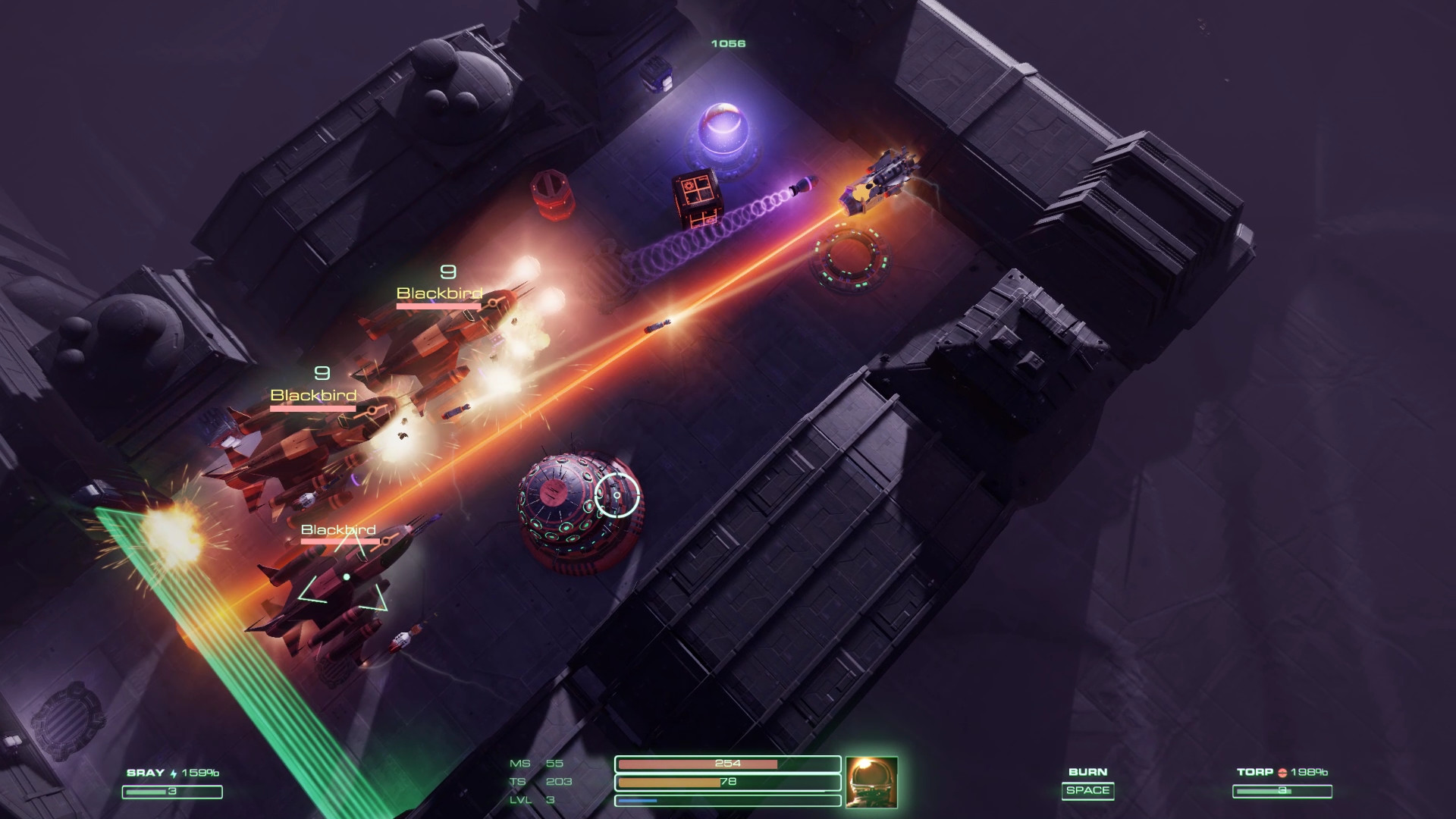Click the score counter showing 1056

tap(726, 43)
